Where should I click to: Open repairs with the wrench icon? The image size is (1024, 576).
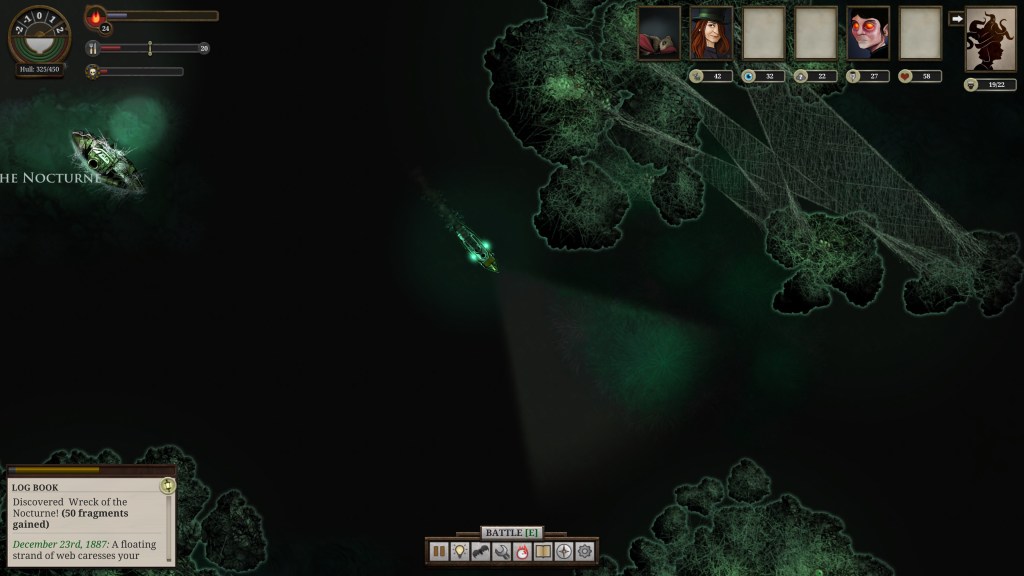pos(502,551)
